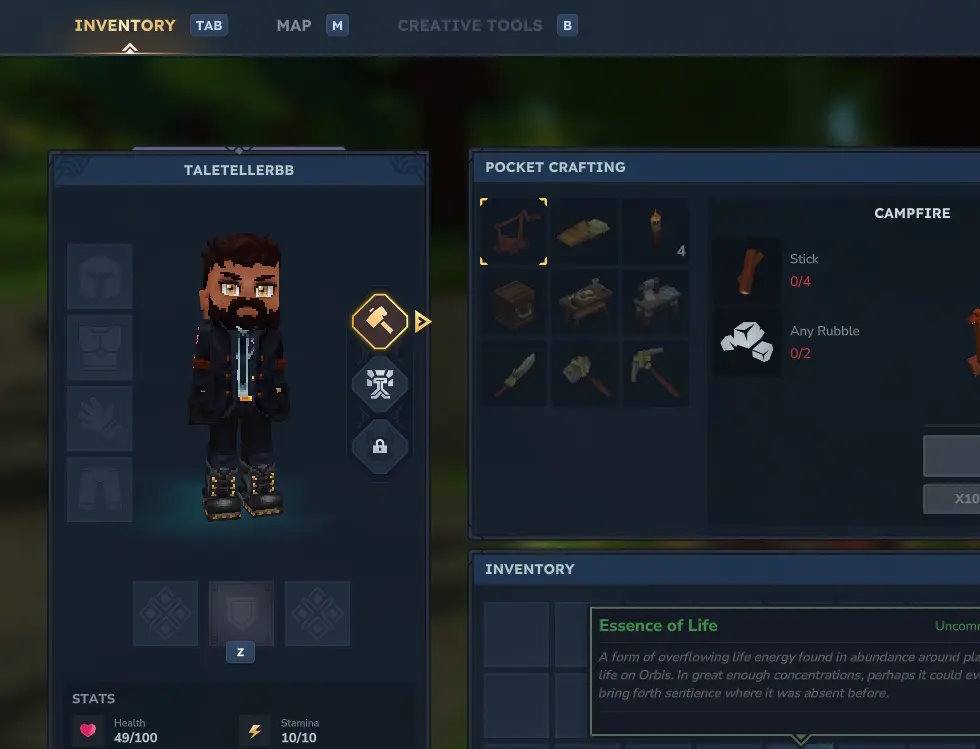This screenshot has width=980, height=749.
Task: Select the chestplate equipment slot
Action: pyautogui.click(x=100, y=347)
